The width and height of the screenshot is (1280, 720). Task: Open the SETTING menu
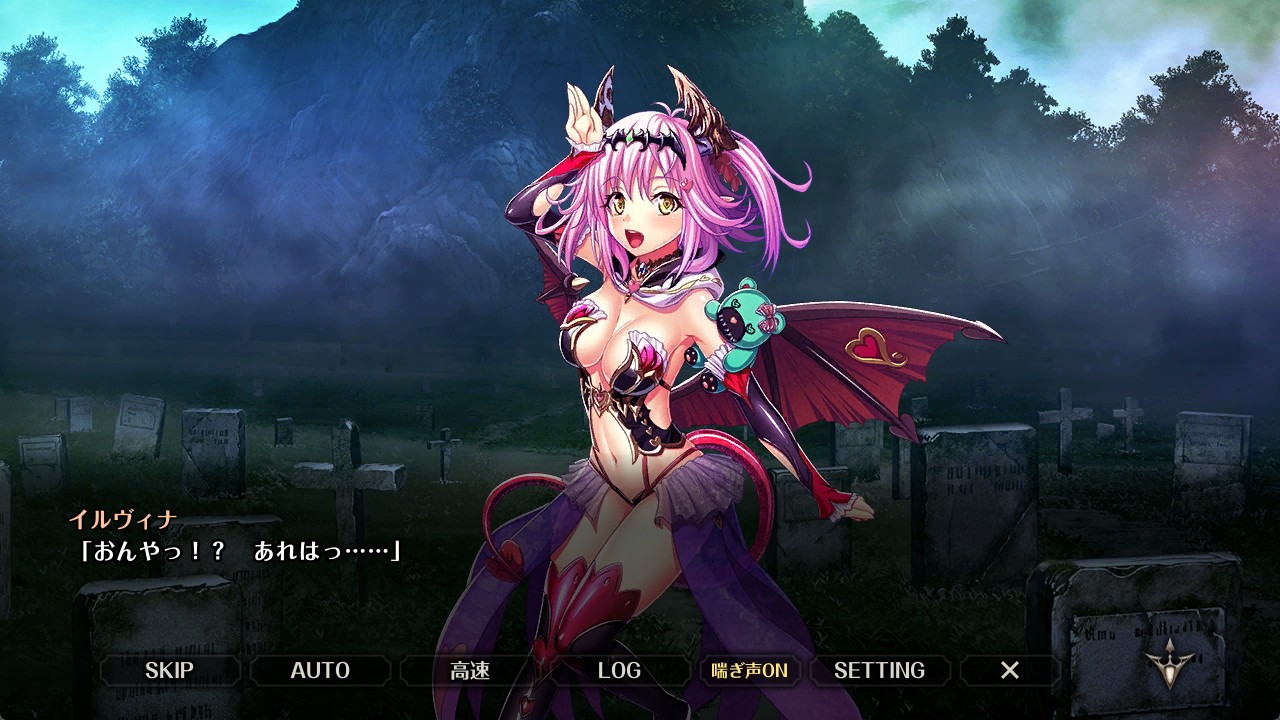tap(879, 670)
